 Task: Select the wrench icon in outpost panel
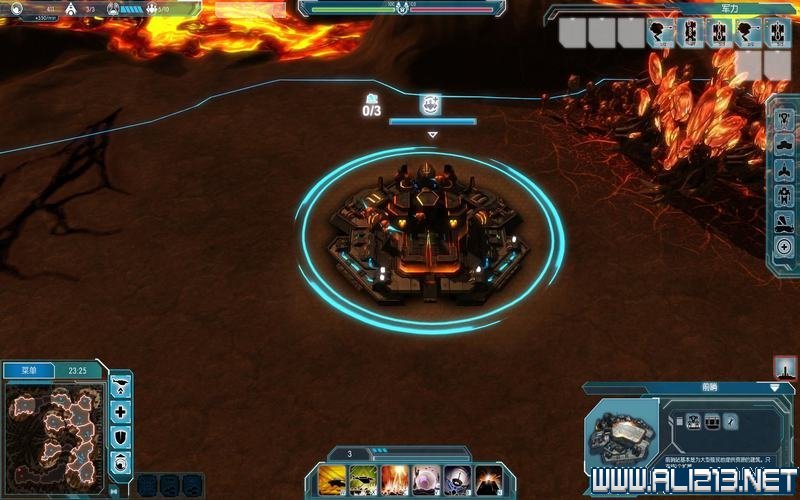point(731,421)
